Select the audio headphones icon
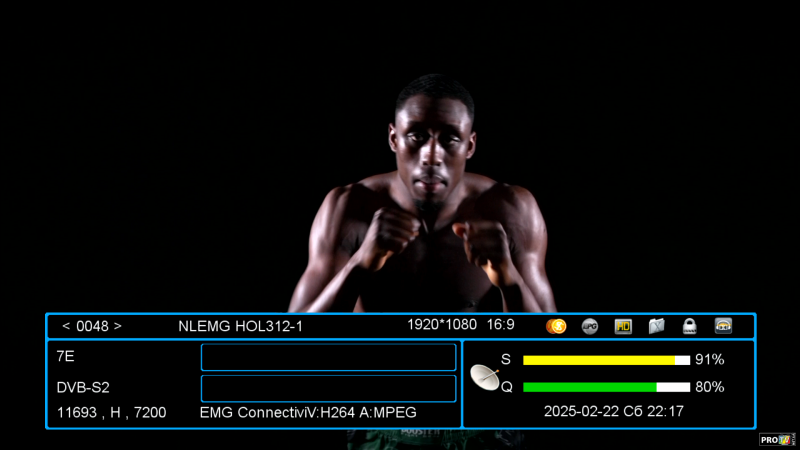The image size is (800, 450). click(723, 326)
